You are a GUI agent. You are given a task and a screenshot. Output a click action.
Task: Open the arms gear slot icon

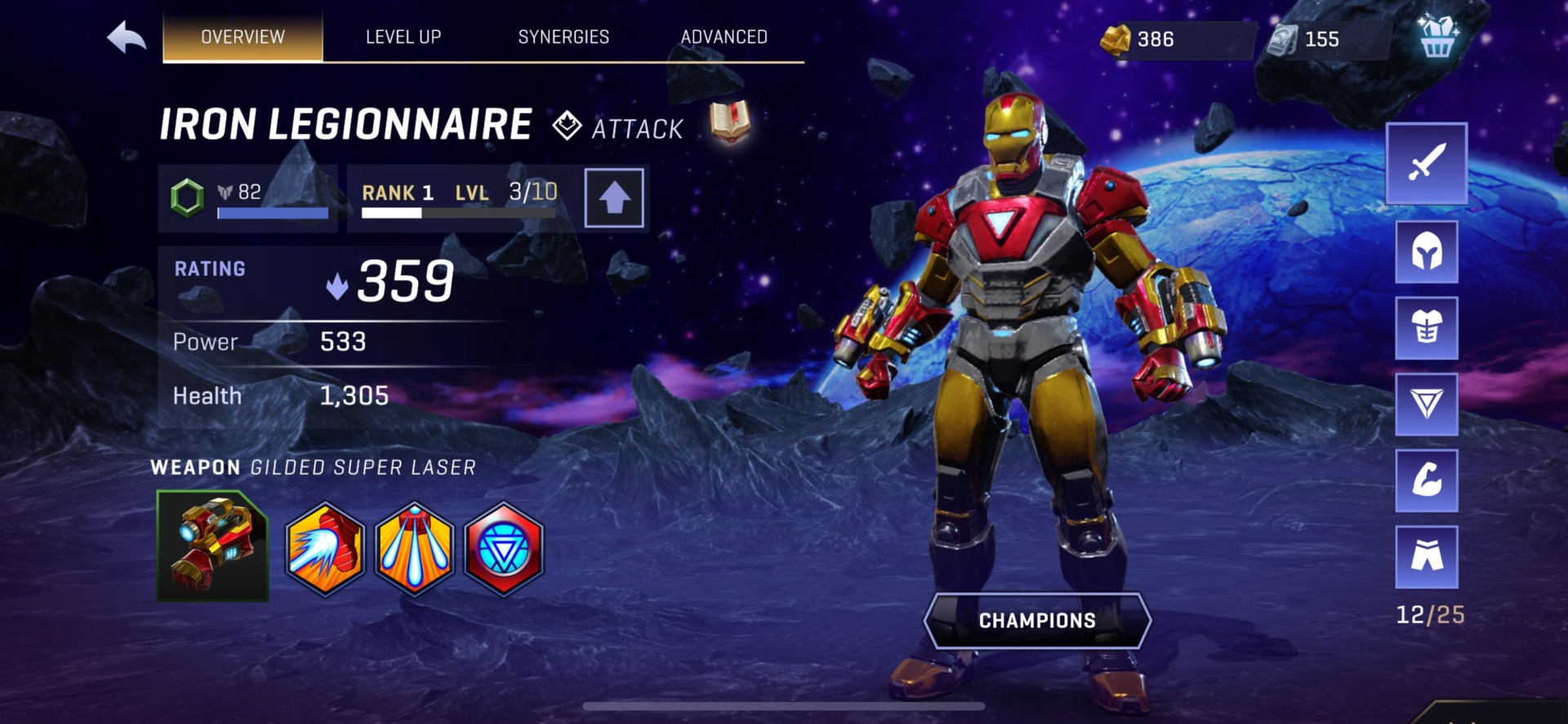(x=1426, y=481)
